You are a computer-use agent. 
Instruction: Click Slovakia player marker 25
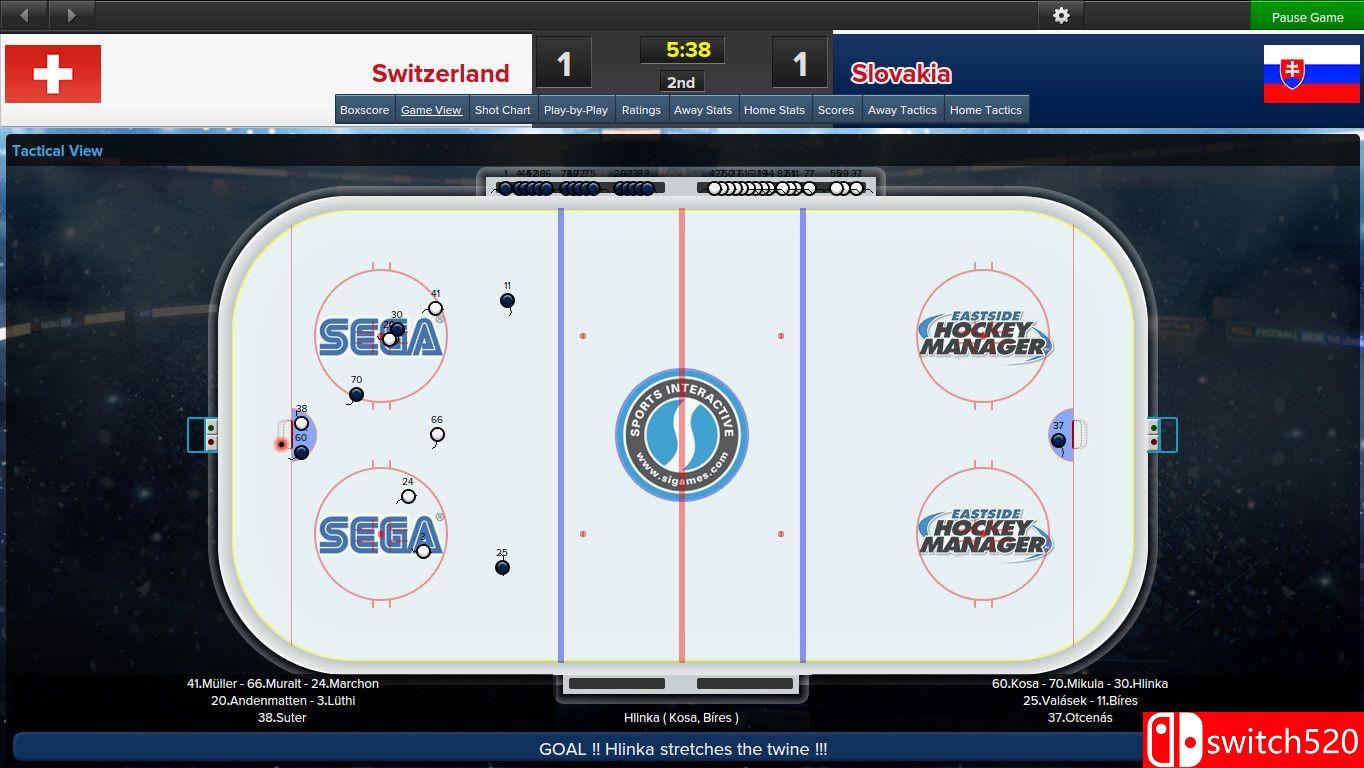tap(502, 567)
